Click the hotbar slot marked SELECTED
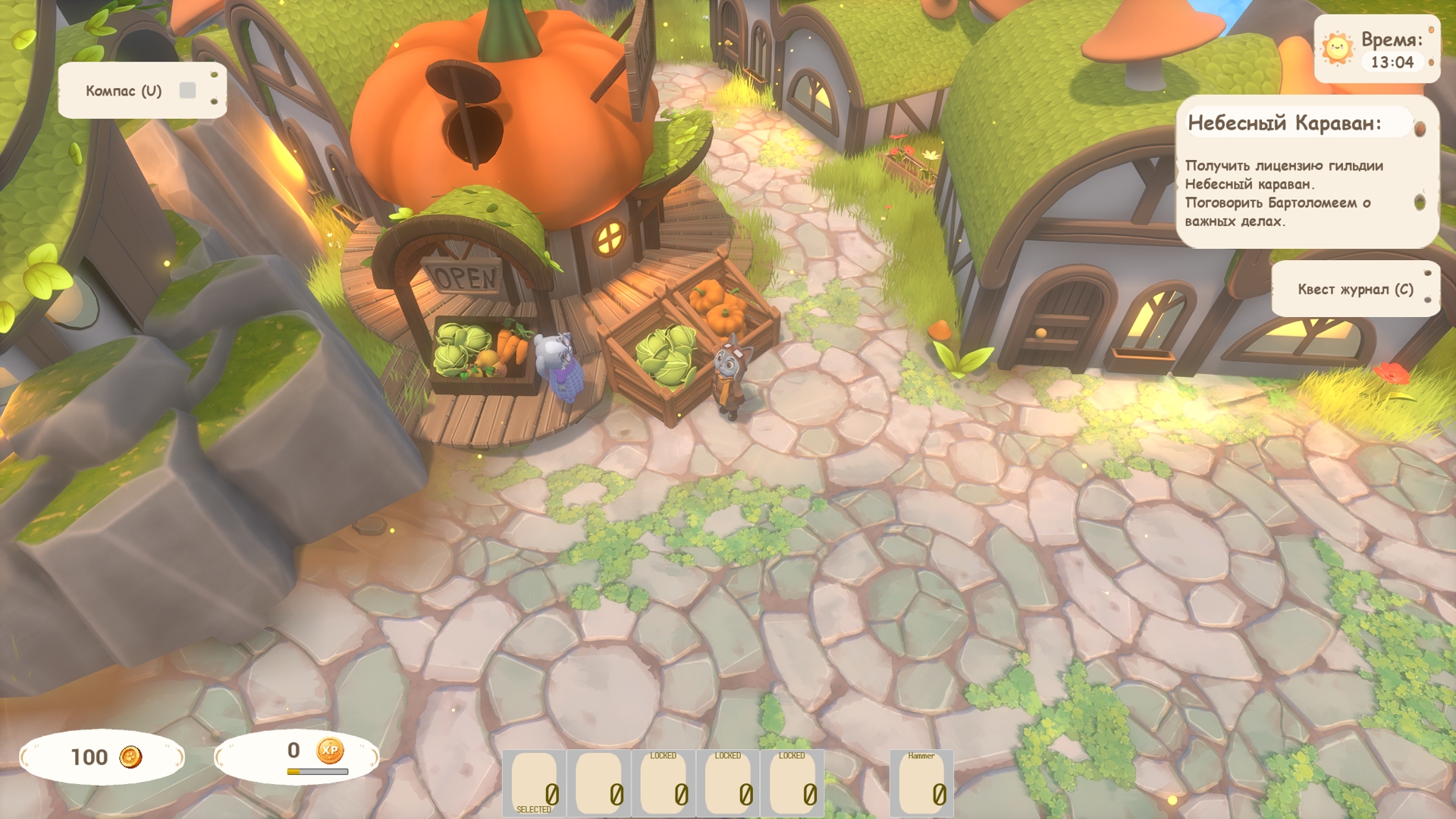This screenshot has height=819, width=1456. (534, 784)
